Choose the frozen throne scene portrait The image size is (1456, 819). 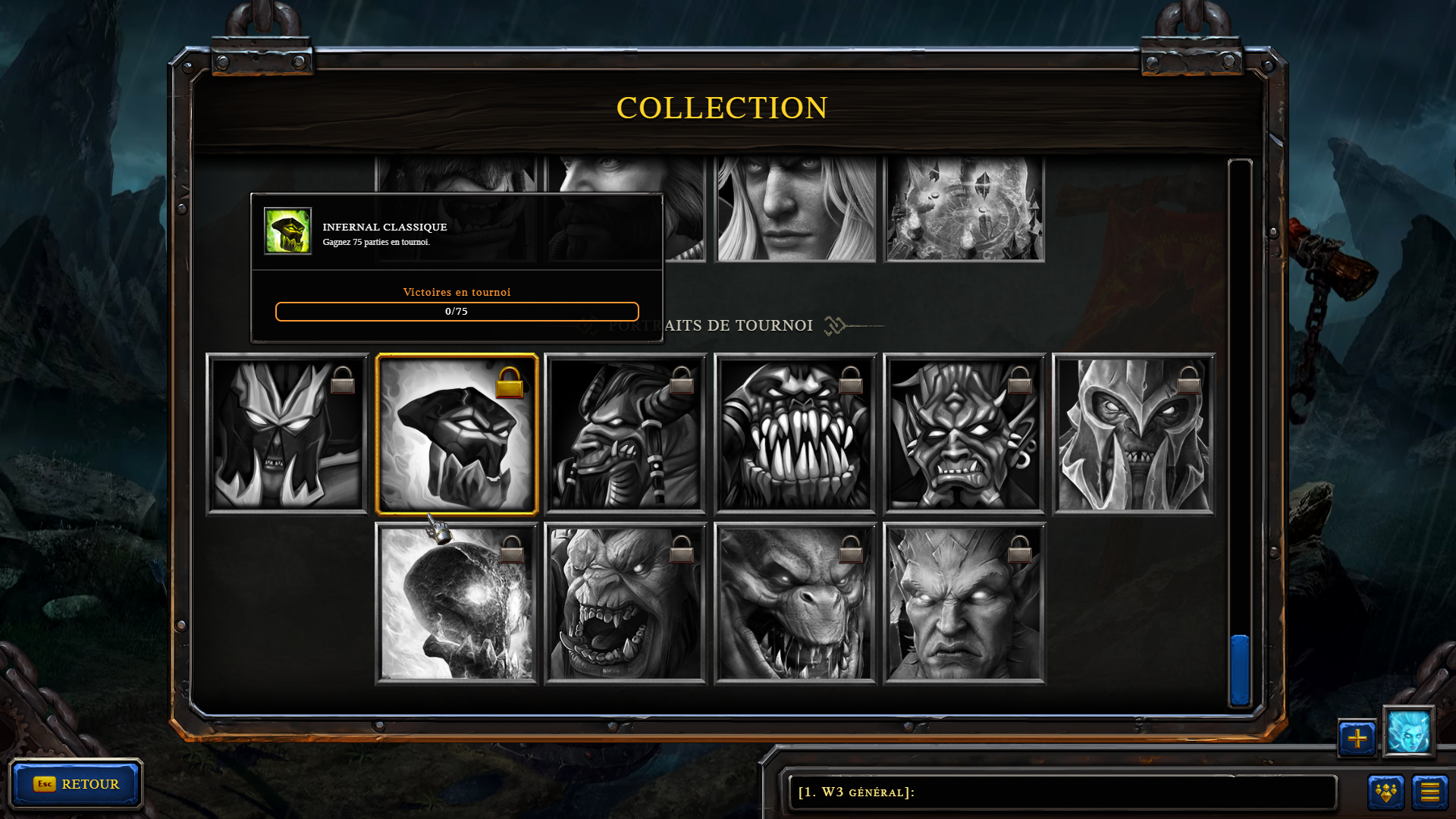click(965, 209)
